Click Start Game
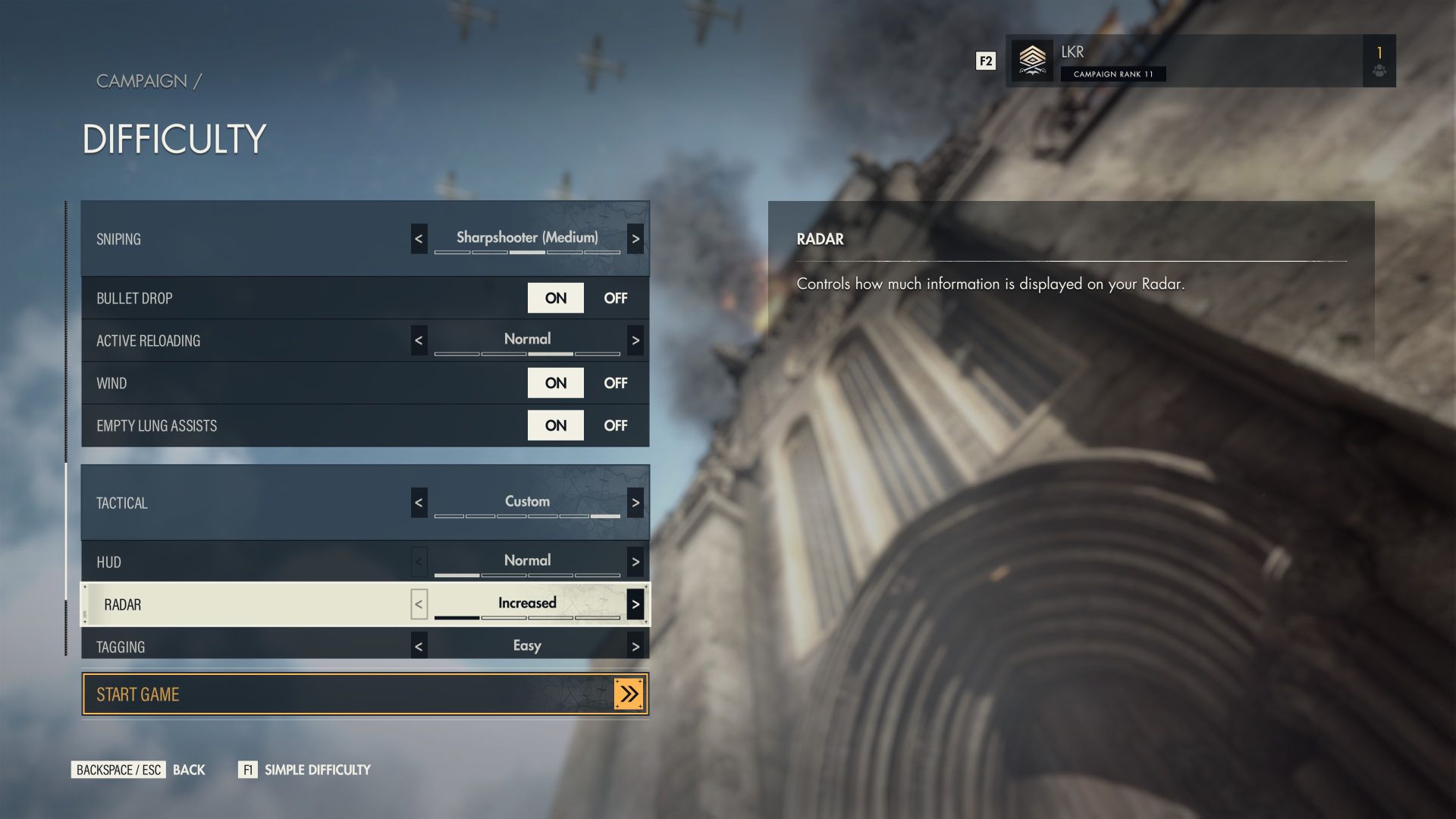Image resolution: width=1456 pixels, height=819 pixels. pos(303,693)
